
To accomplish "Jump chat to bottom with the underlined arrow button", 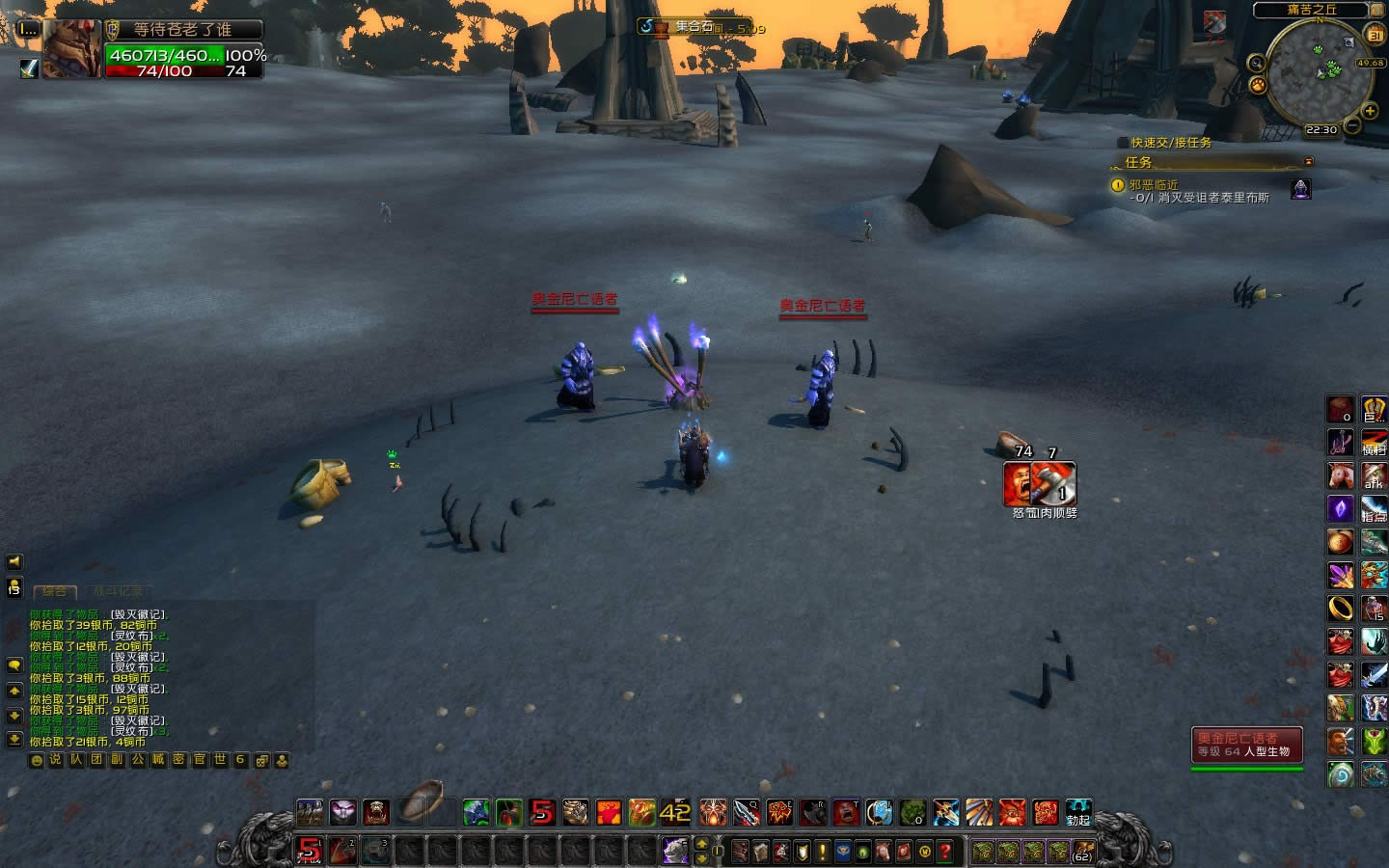I will tap(14, 739).
